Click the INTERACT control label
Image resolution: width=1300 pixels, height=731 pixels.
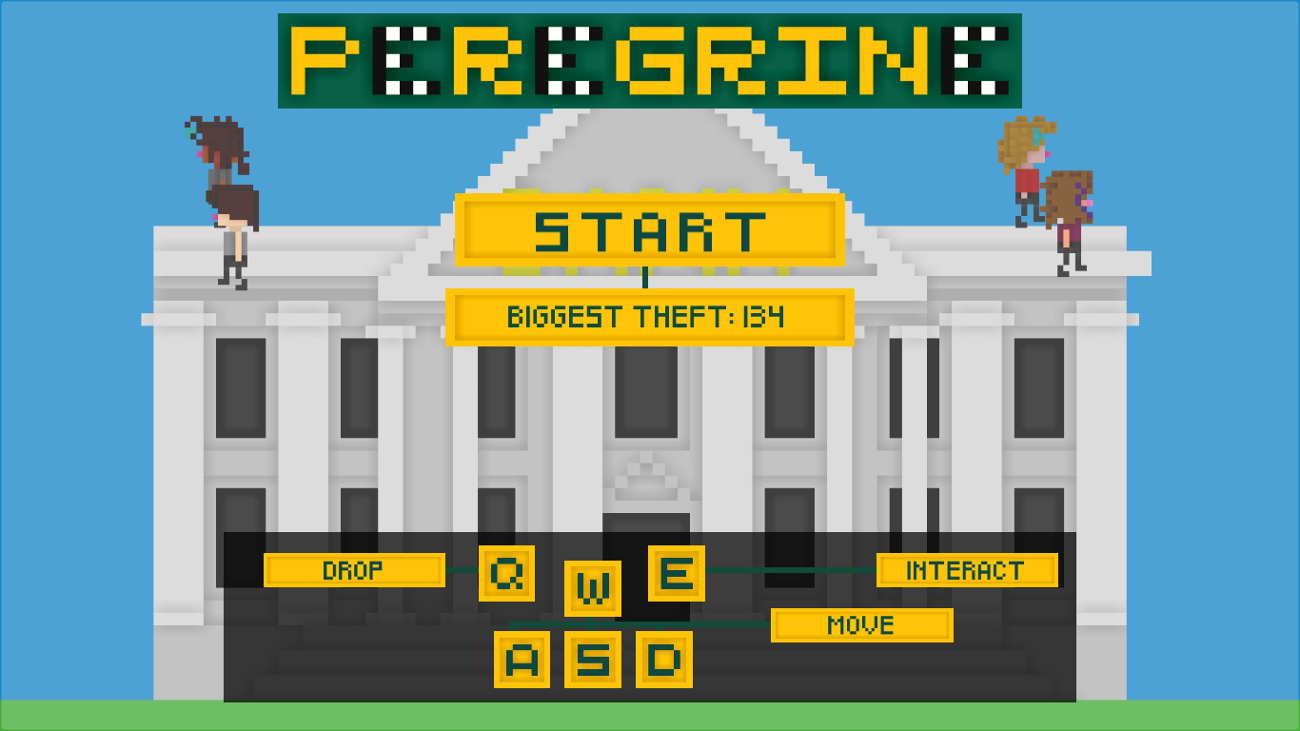[965, 571]
